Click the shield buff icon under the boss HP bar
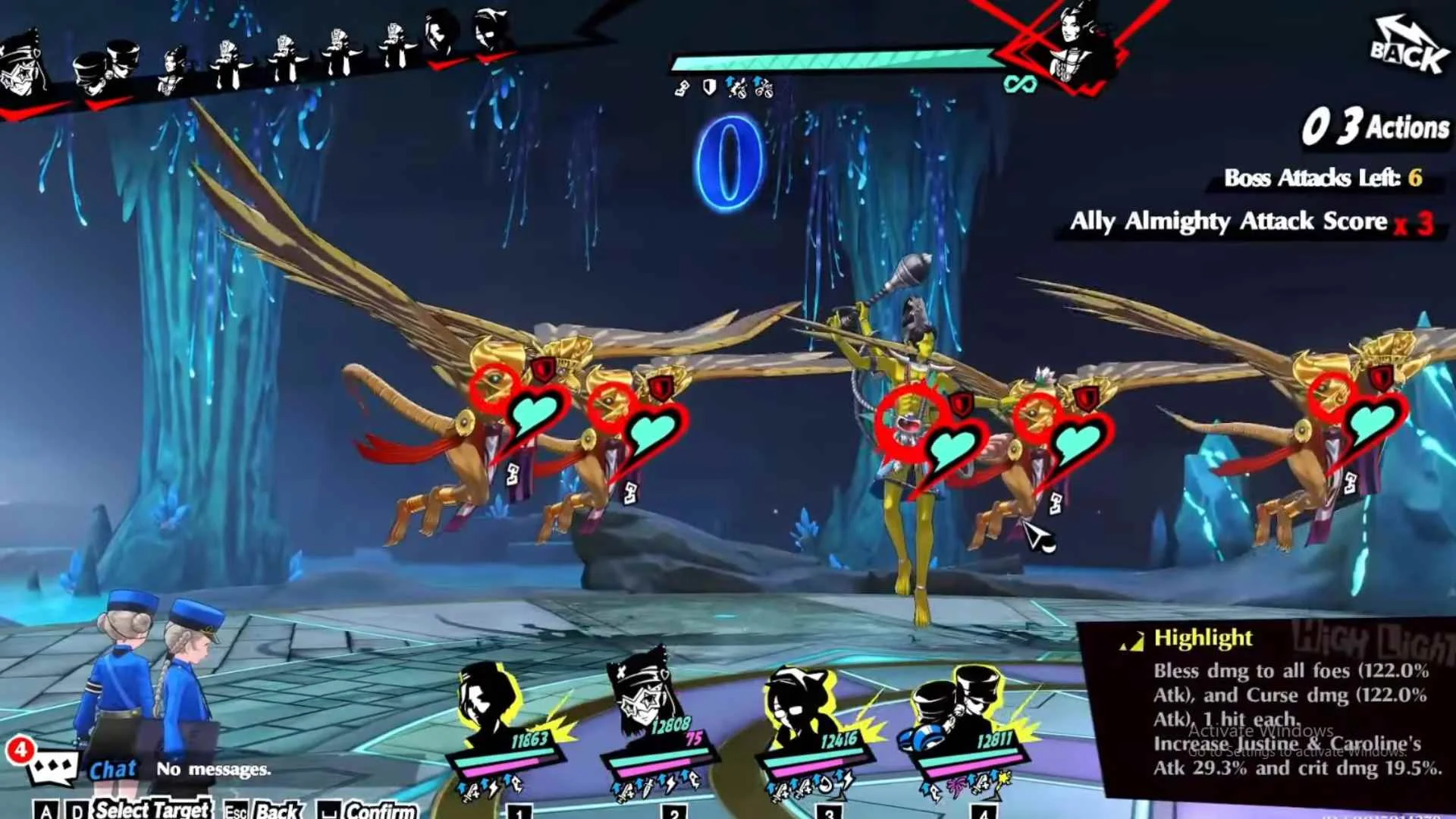Image resolution: width=1456 pixels, height=819 pixels. pyautogui.click(x=709, y=89)
